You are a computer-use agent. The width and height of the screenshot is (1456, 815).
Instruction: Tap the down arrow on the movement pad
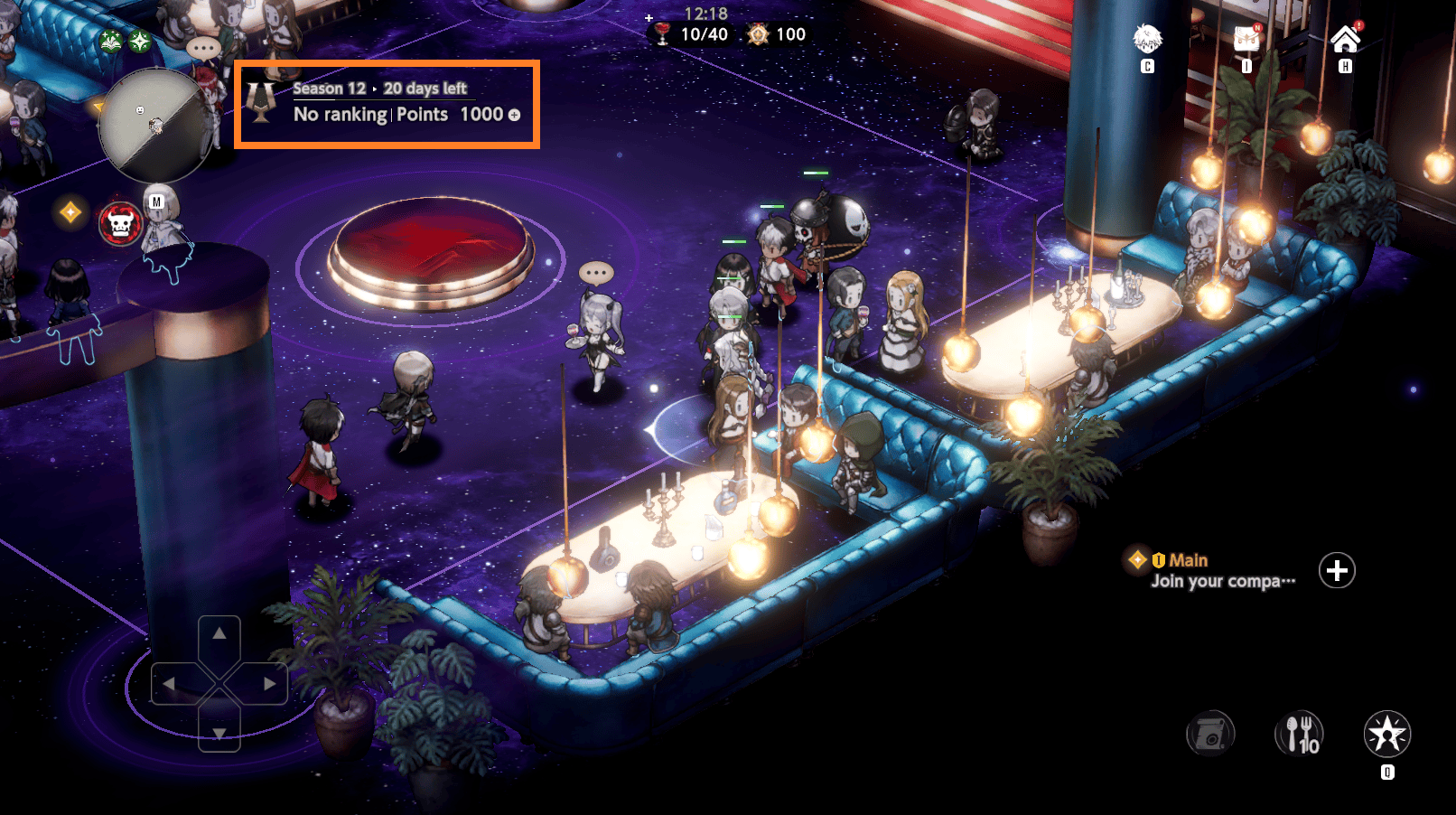click(219, 733)
